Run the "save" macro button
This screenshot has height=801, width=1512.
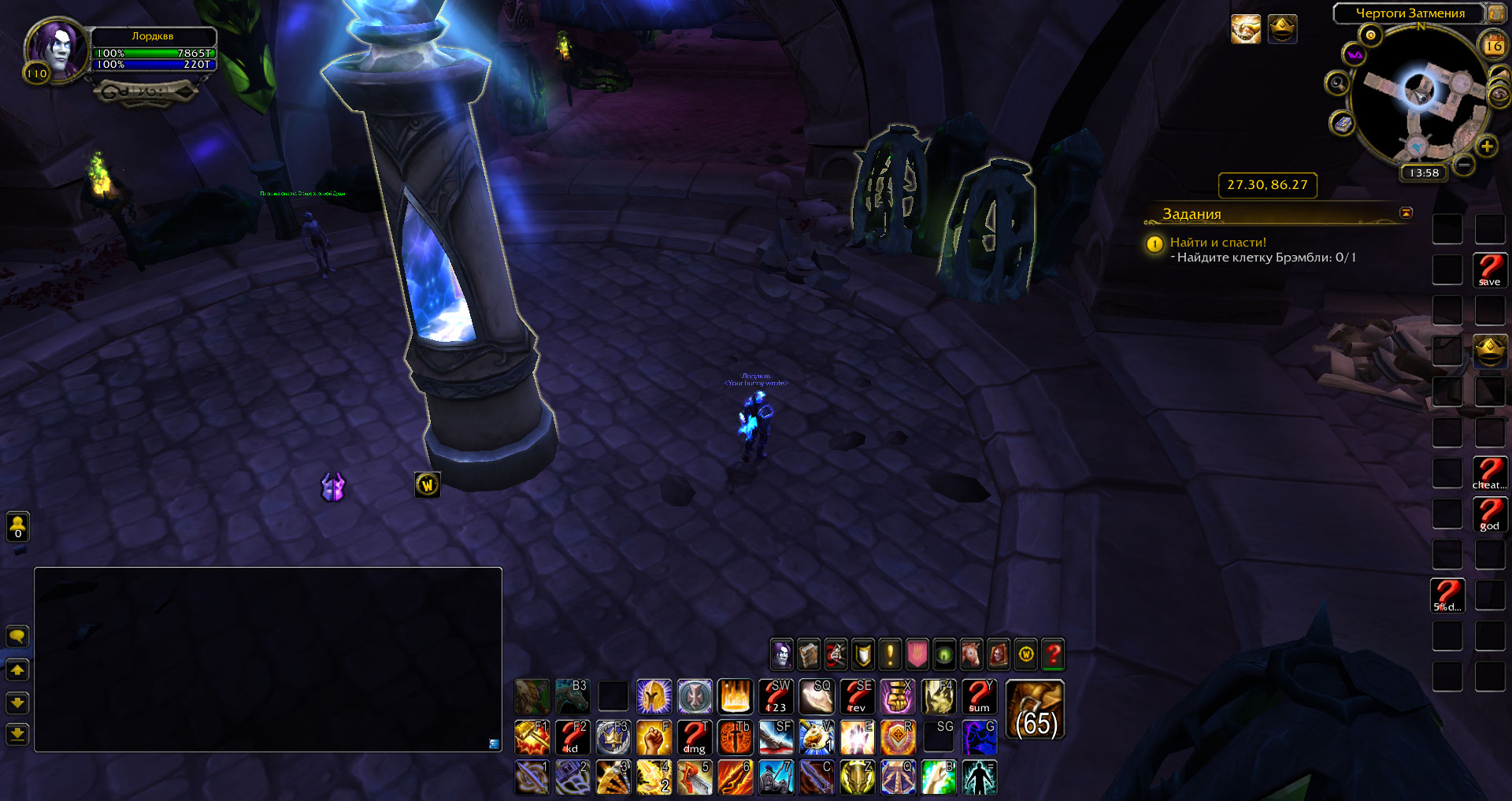coord(1489,270)
